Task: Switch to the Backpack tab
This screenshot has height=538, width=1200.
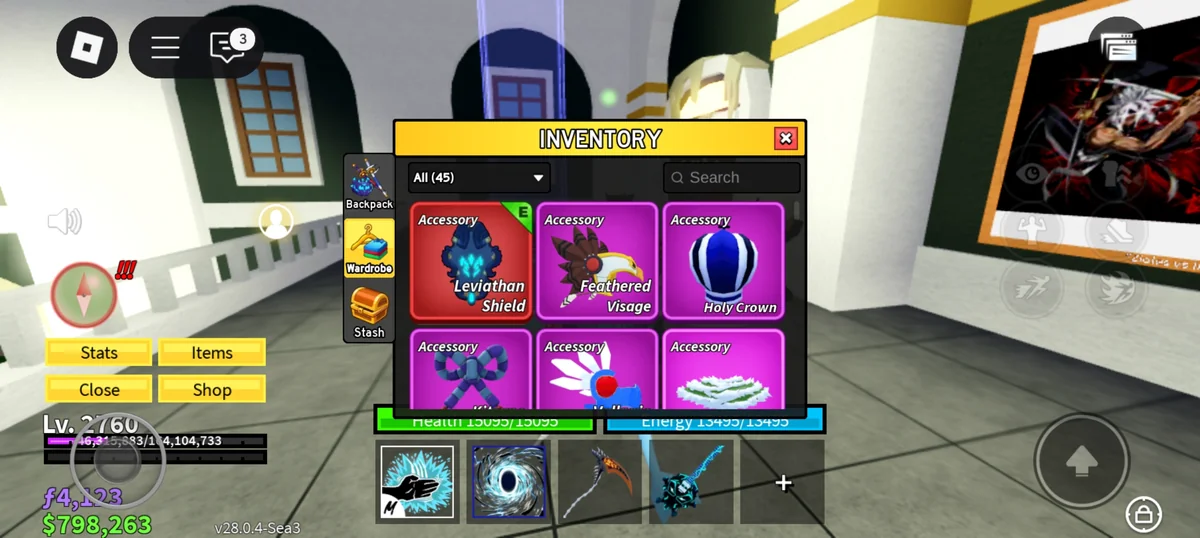Action: pyautogui.click(x=369, y=184)
